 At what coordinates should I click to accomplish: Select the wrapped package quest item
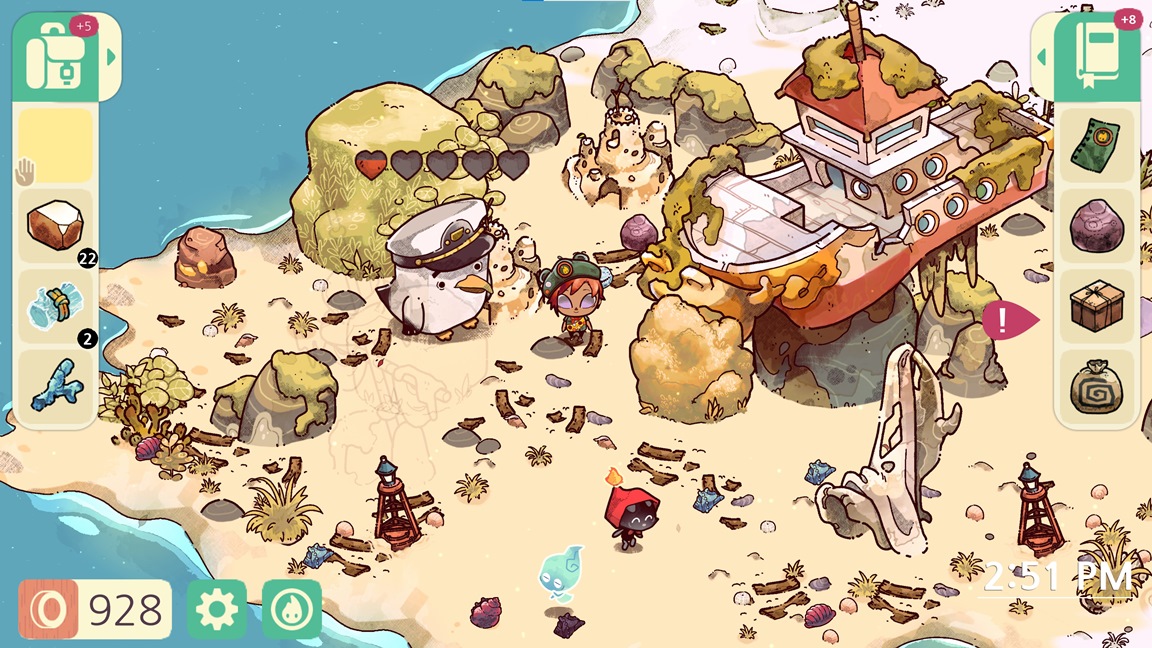tap(1097, 307)
